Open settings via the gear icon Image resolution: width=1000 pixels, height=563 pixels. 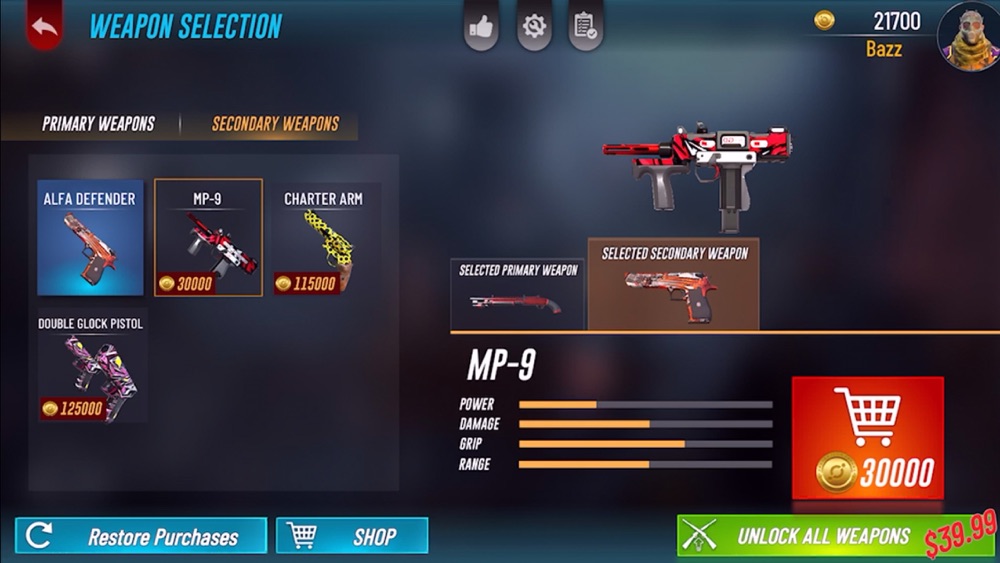pyautogui.click(x=534, y=27)
